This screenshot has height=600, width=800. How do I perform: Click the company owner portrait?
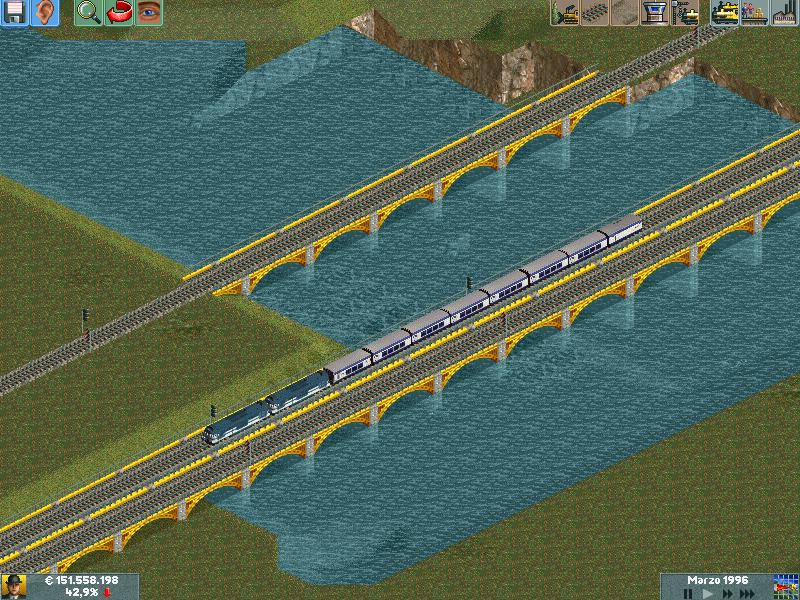coord(14,586)
